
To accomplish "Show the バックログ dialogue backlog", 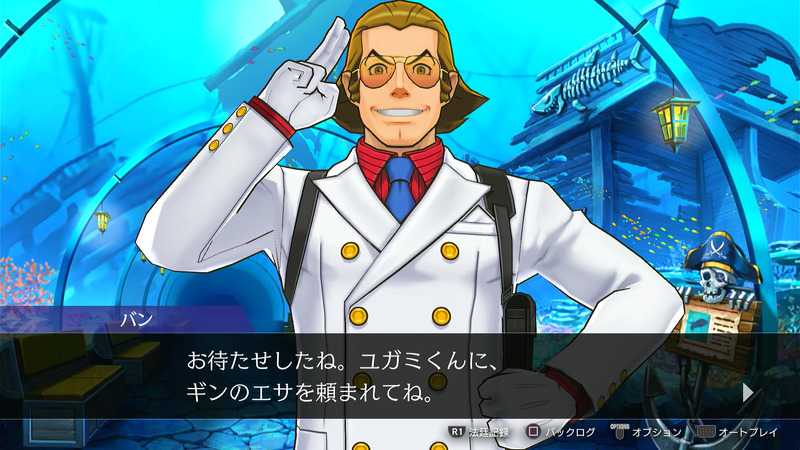I will pos(561,432).
